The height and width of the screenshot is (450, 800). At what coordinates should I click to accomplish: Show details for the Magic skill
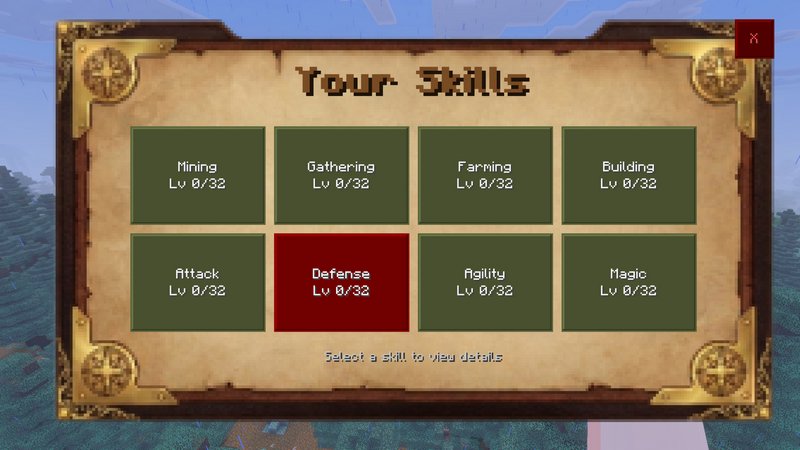628,282
